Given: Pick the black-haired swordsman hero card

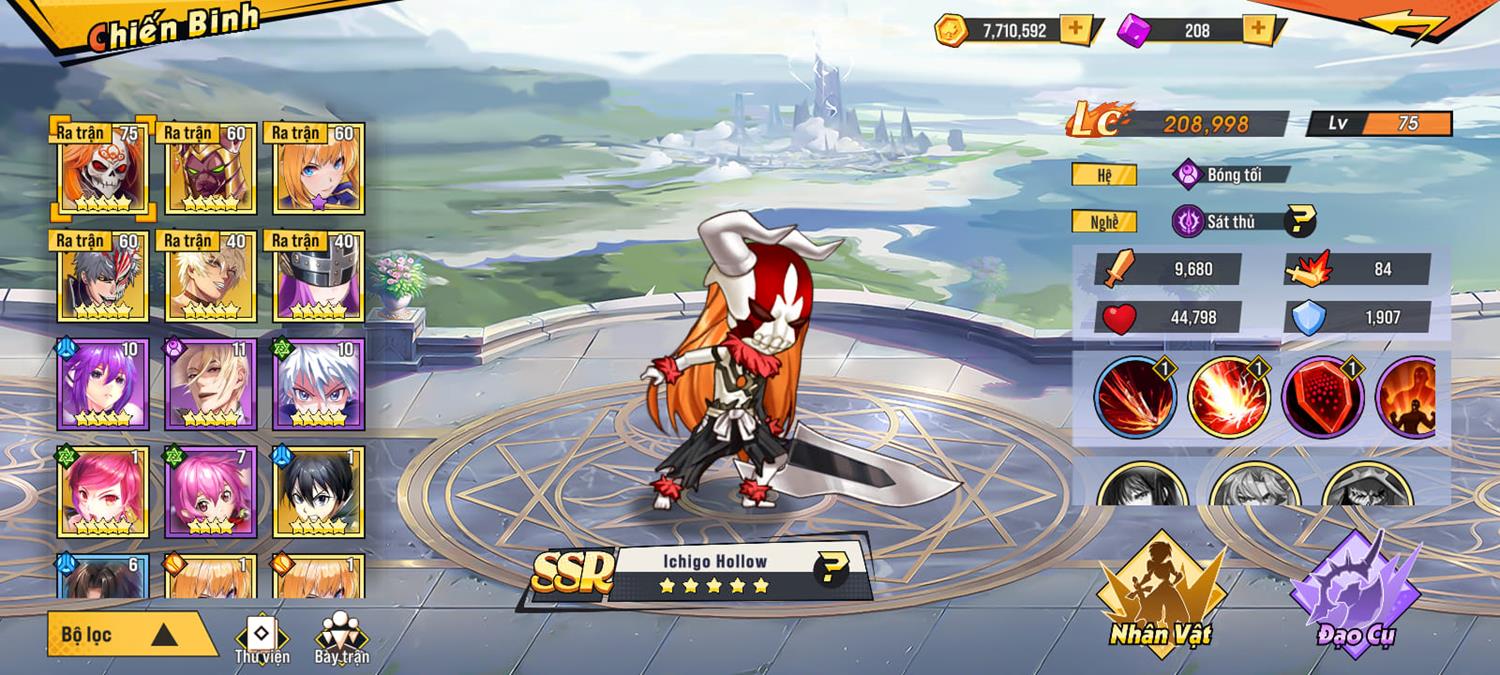Looking at the screenshot, I should [319, 492].
